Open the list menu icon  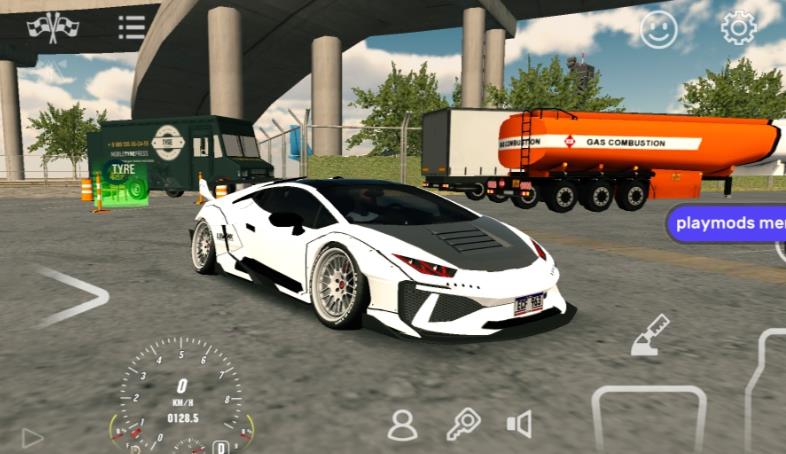pyautogui.click(x=132, y=27)
